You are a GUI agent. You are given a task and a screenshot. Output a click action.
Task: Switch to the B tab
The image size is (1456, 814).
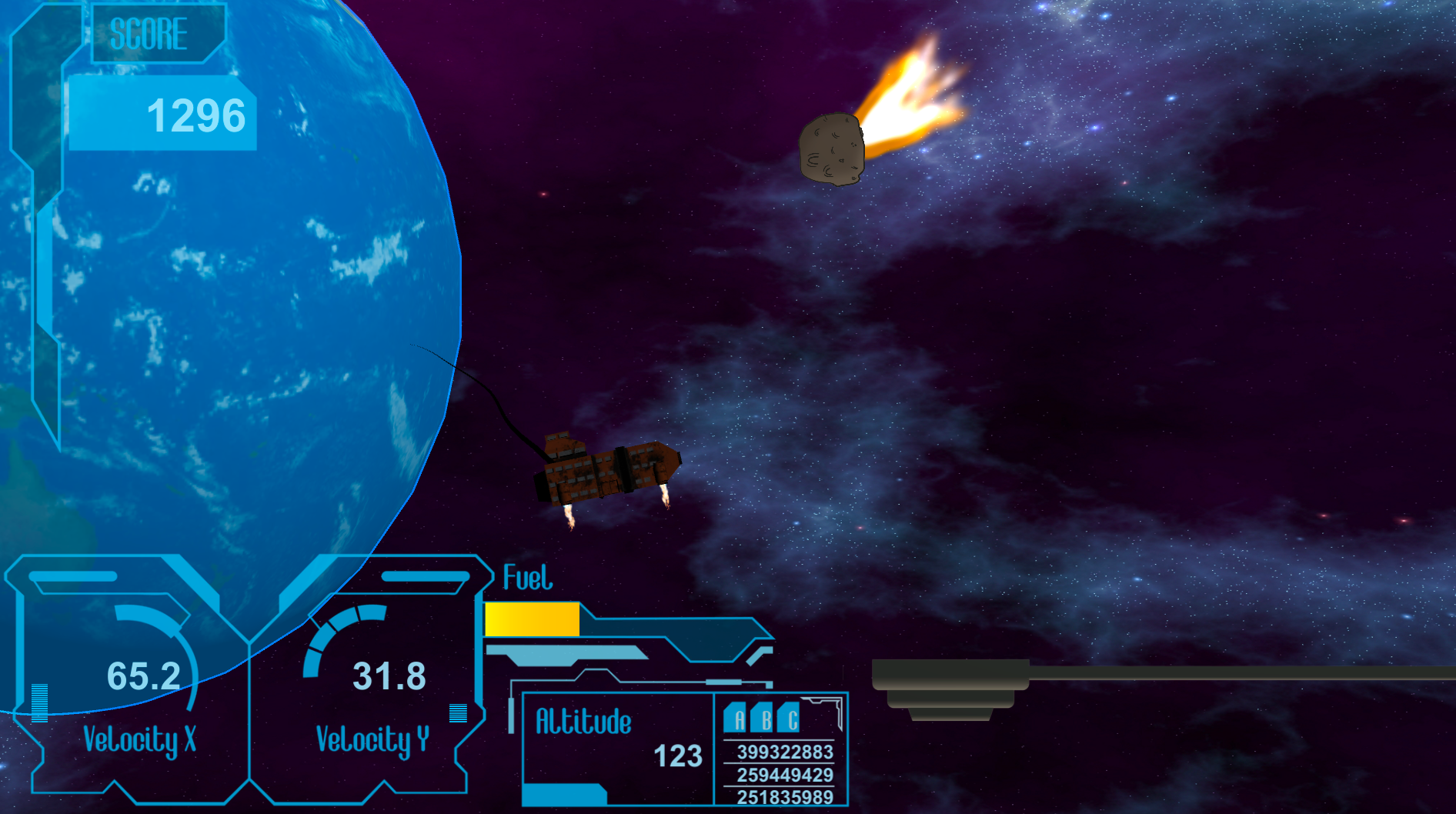coord(763,719)
